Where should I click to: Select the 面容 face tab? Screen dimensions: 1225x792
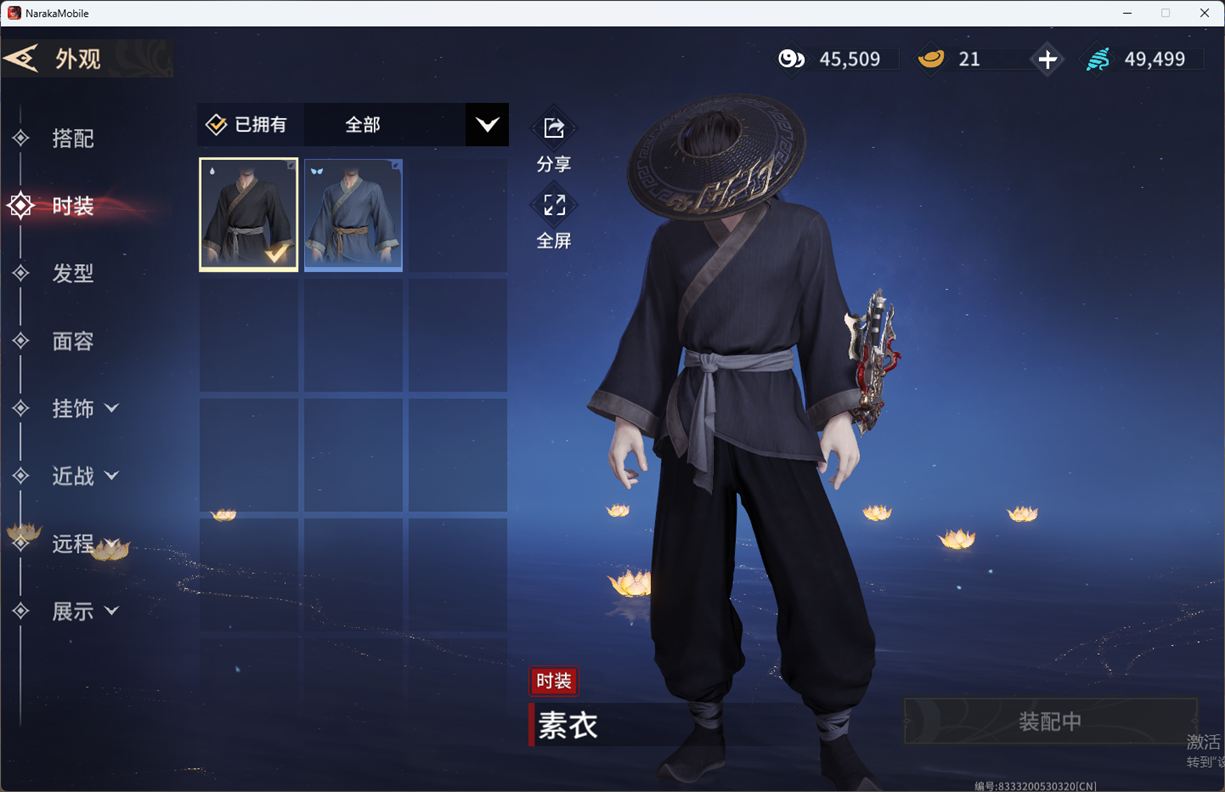tap(72, 341)
